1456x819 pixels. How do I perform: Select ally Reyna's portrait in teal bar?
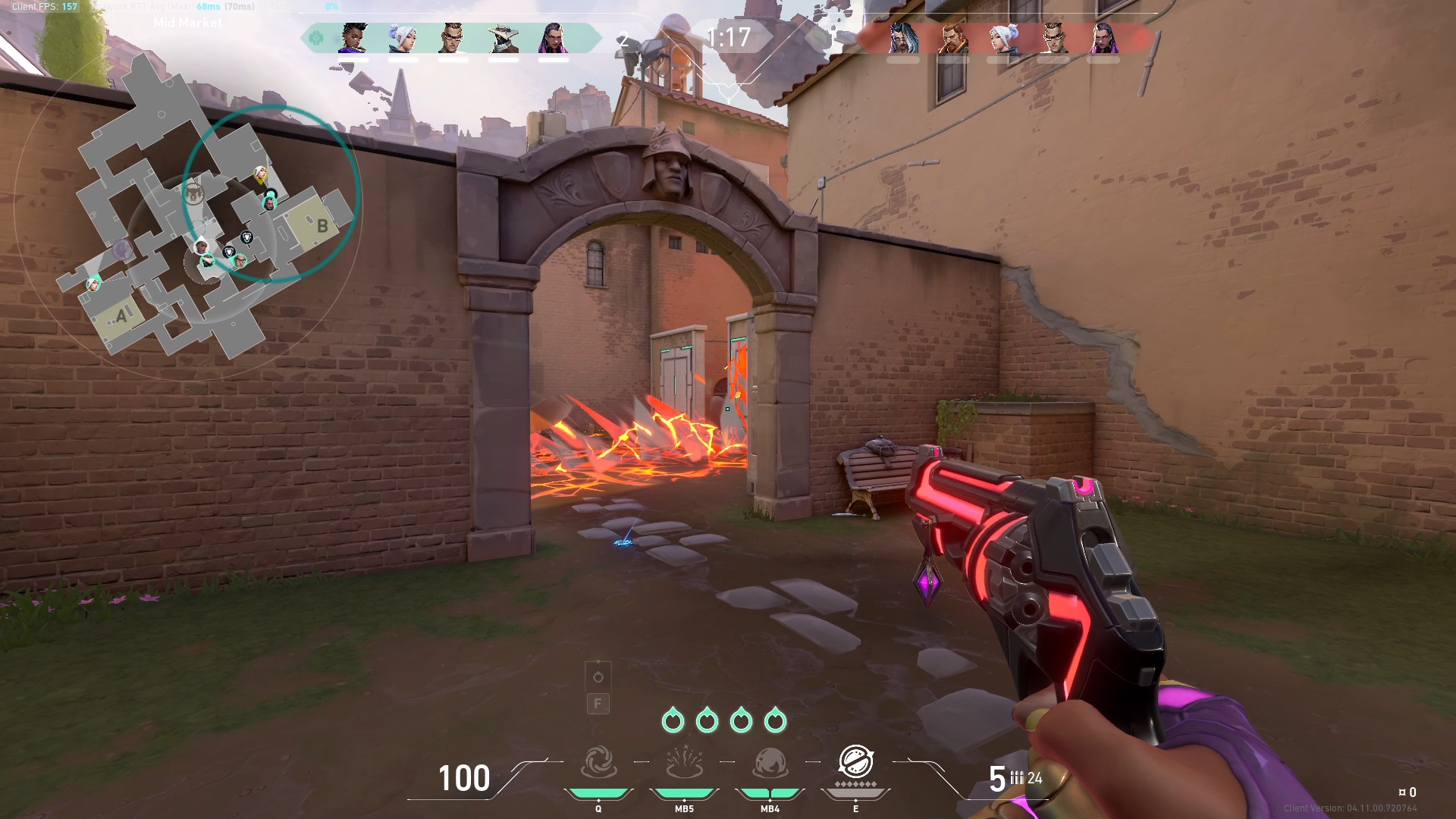[553, 38]
